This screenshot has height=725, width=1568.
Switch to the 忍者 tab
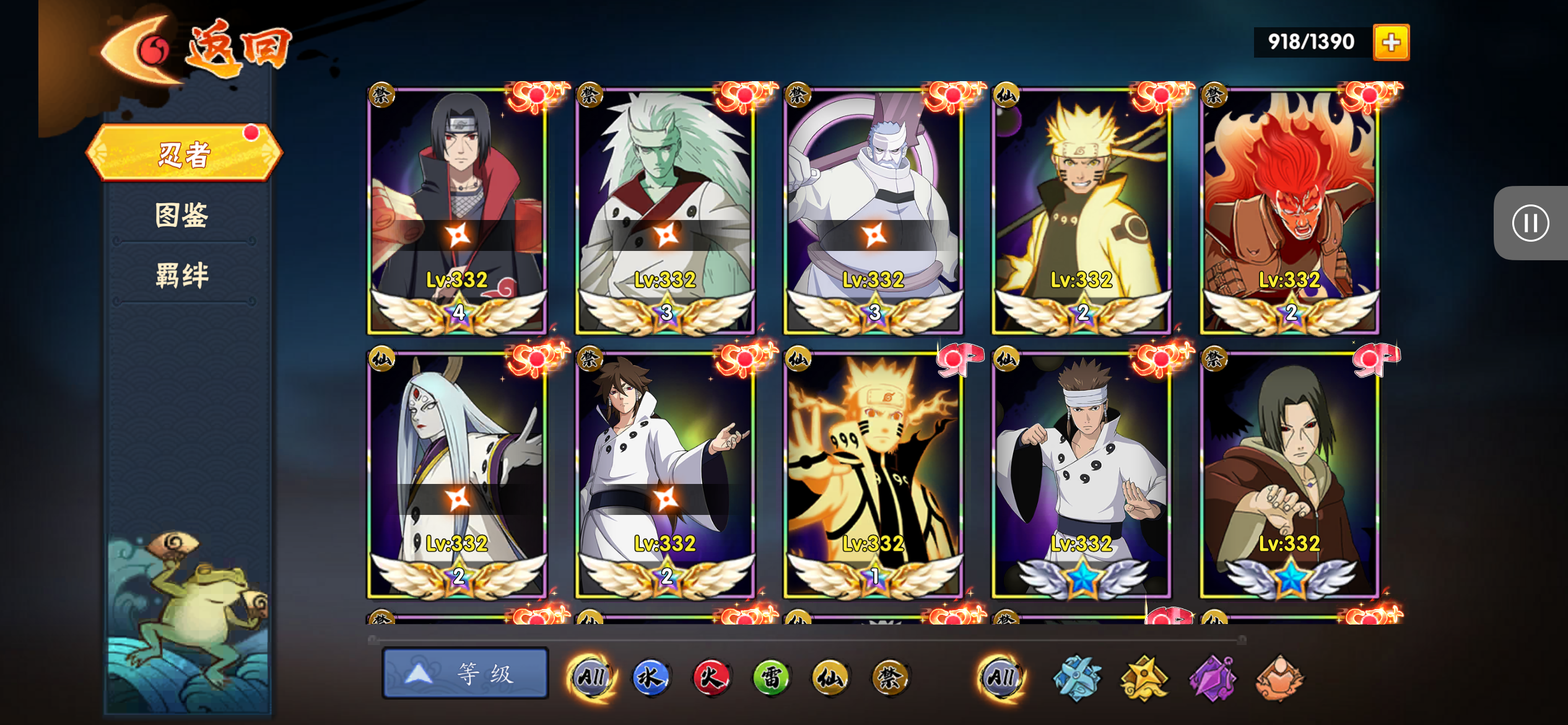click(184, 154)
